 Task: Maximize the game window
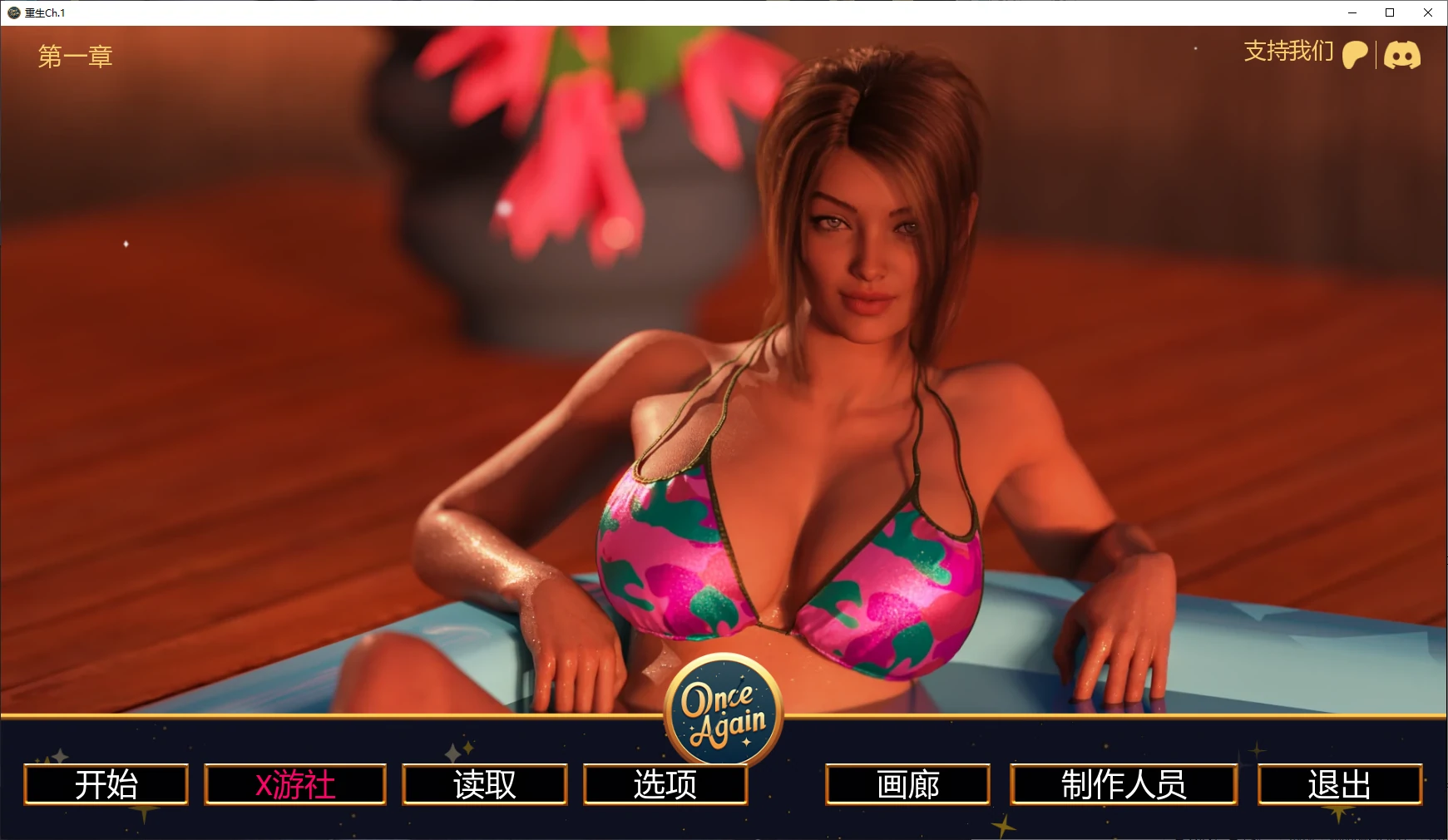[1390, 12]
